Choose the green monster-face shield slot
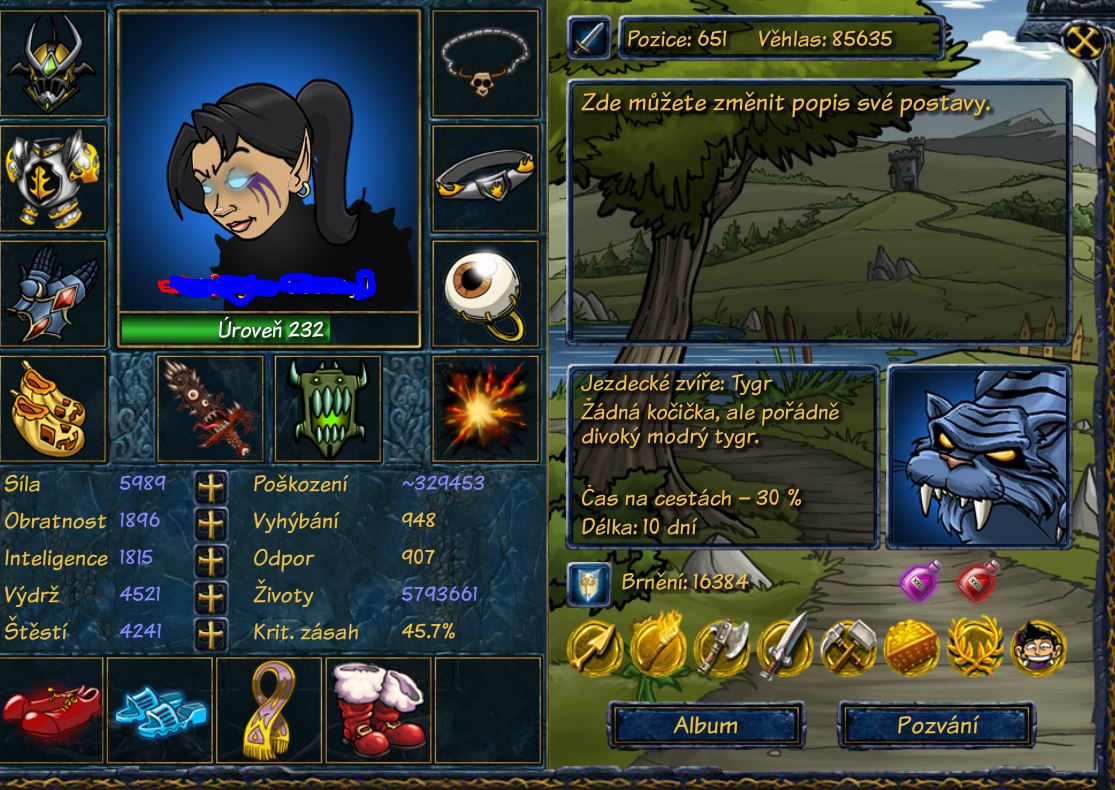The image size is (1115, 790). coord(327,408)
